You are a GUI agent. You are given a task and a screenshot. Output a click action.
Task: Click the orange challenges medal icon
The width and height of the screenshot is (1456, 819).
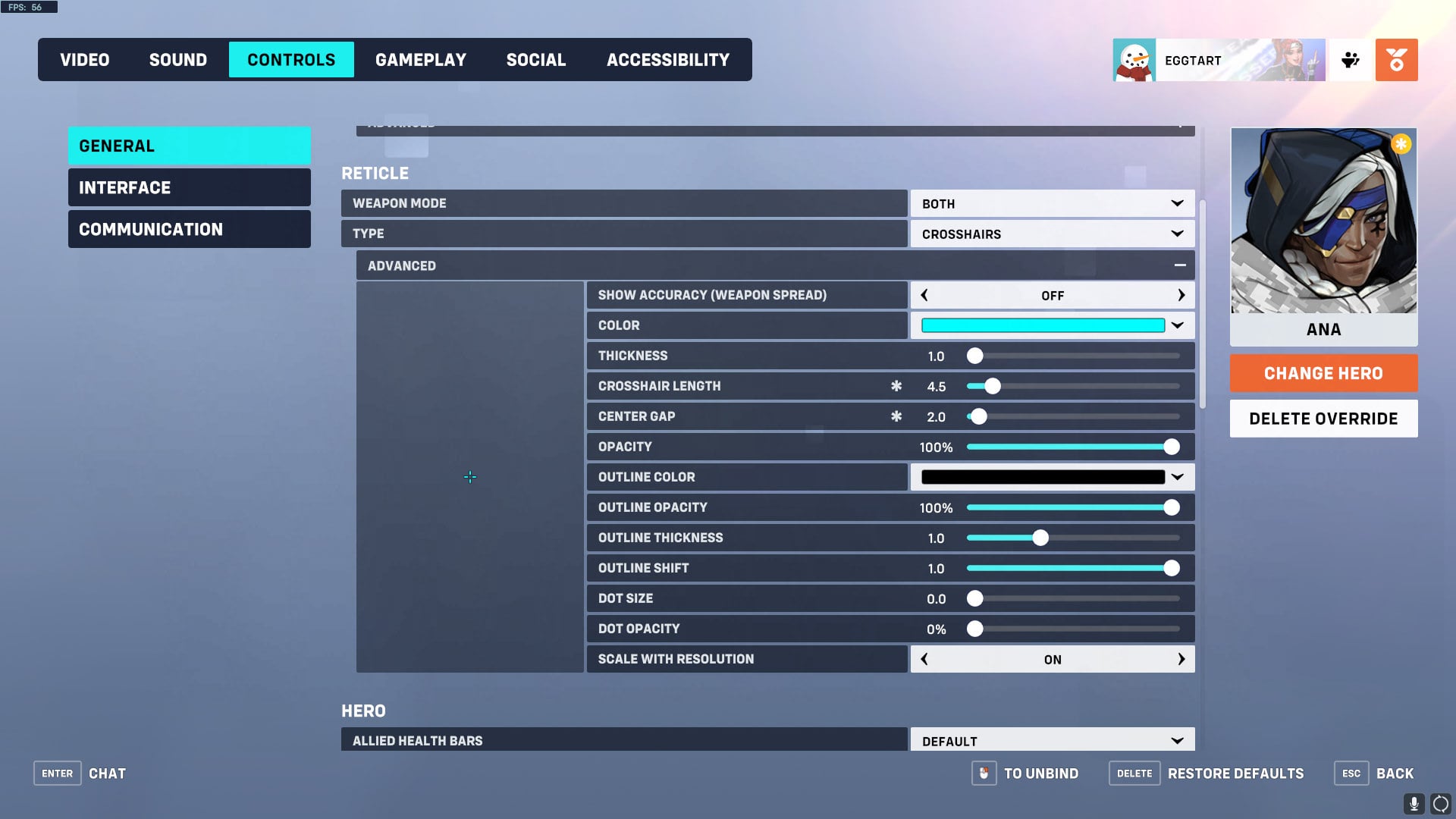[x=1396, y=59]
